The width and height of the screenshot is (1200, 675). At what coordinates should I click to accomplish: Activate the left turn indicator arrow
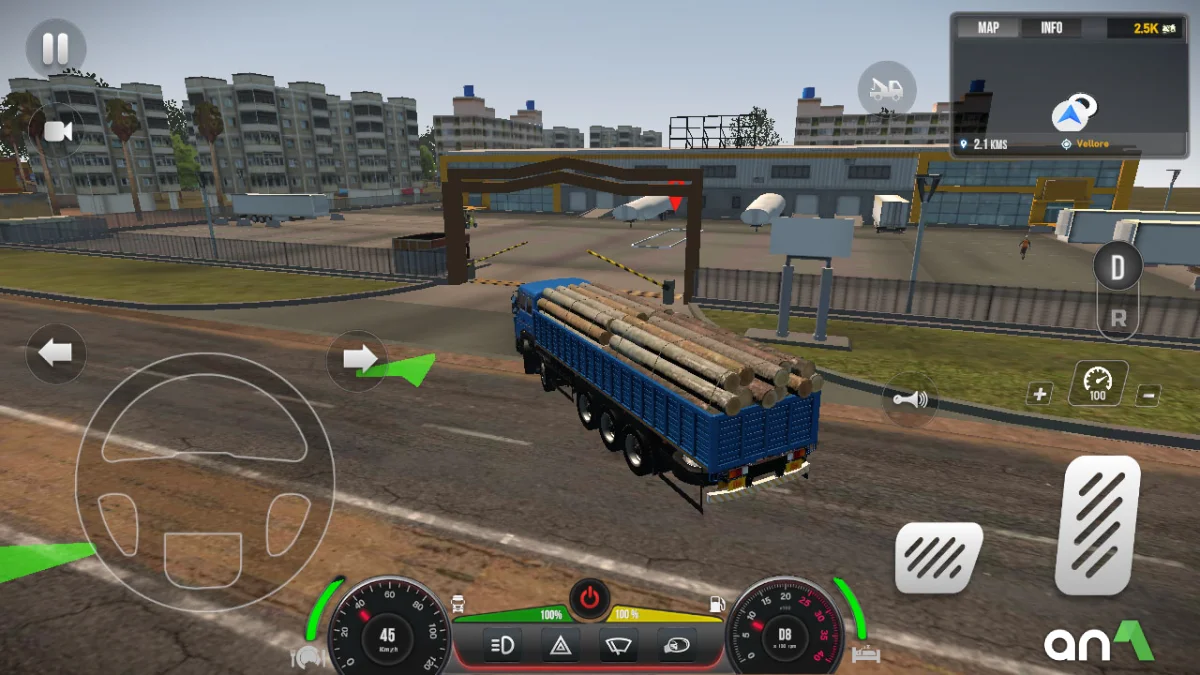[56, 353]
